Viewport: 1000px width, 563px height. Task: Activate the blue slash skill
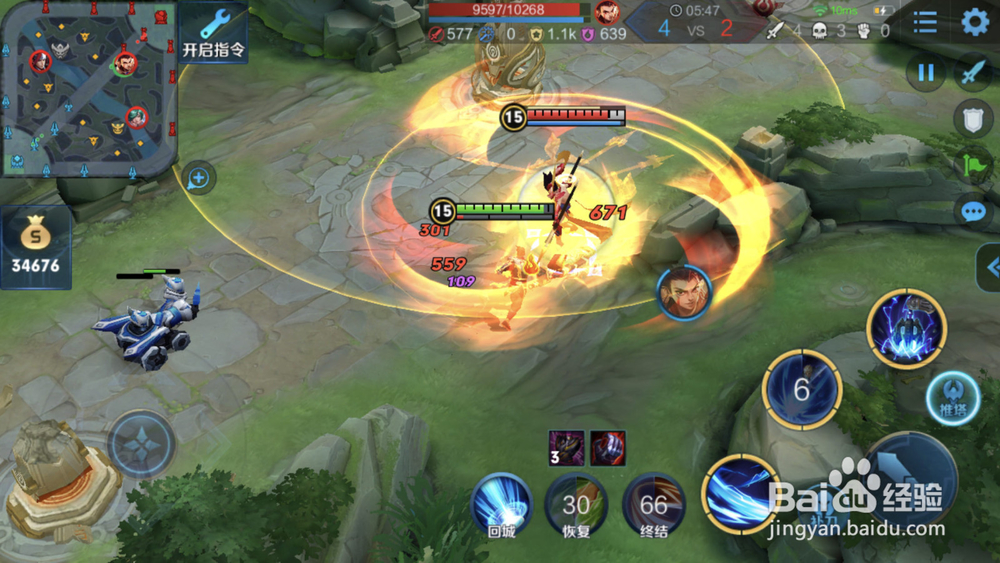coord(742,493)
